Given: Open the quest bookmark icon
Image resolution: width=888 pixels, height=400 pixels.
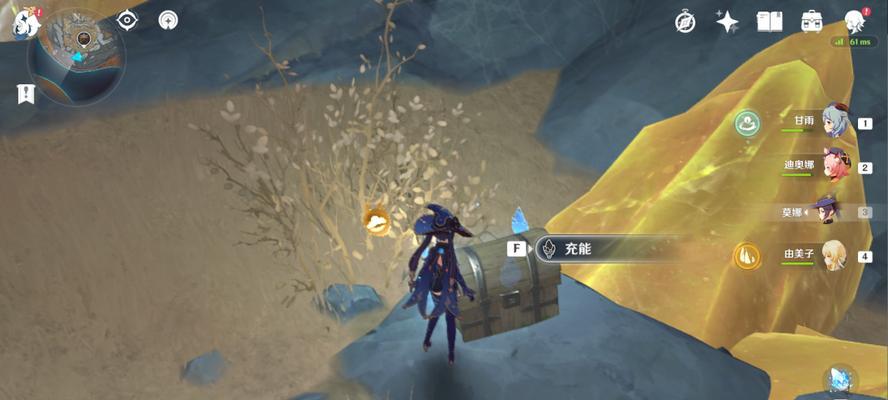Looking at the screenshot, I should 25,94.
